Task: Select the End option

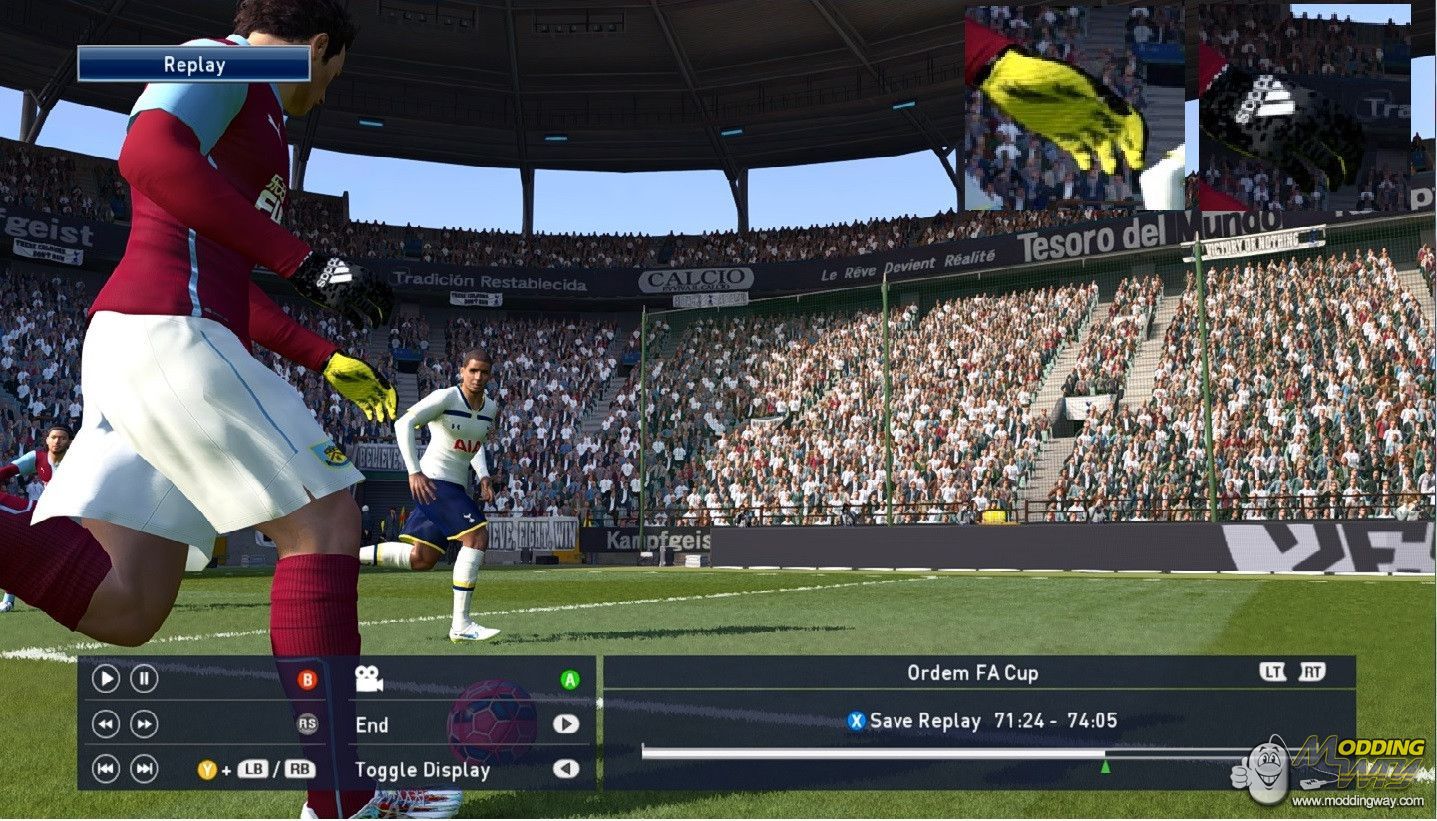Action: pos(372,725)
